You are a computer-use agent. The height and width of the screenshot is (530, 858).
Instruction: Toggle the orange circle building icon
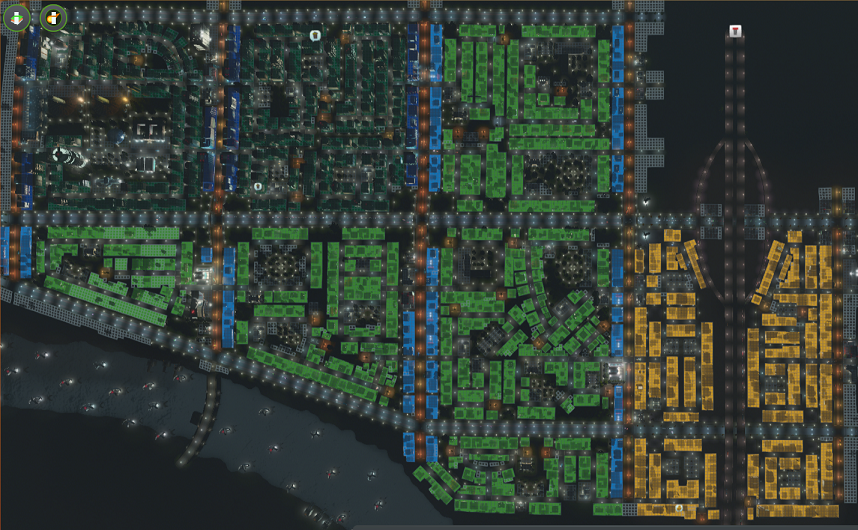coord(52,17)
